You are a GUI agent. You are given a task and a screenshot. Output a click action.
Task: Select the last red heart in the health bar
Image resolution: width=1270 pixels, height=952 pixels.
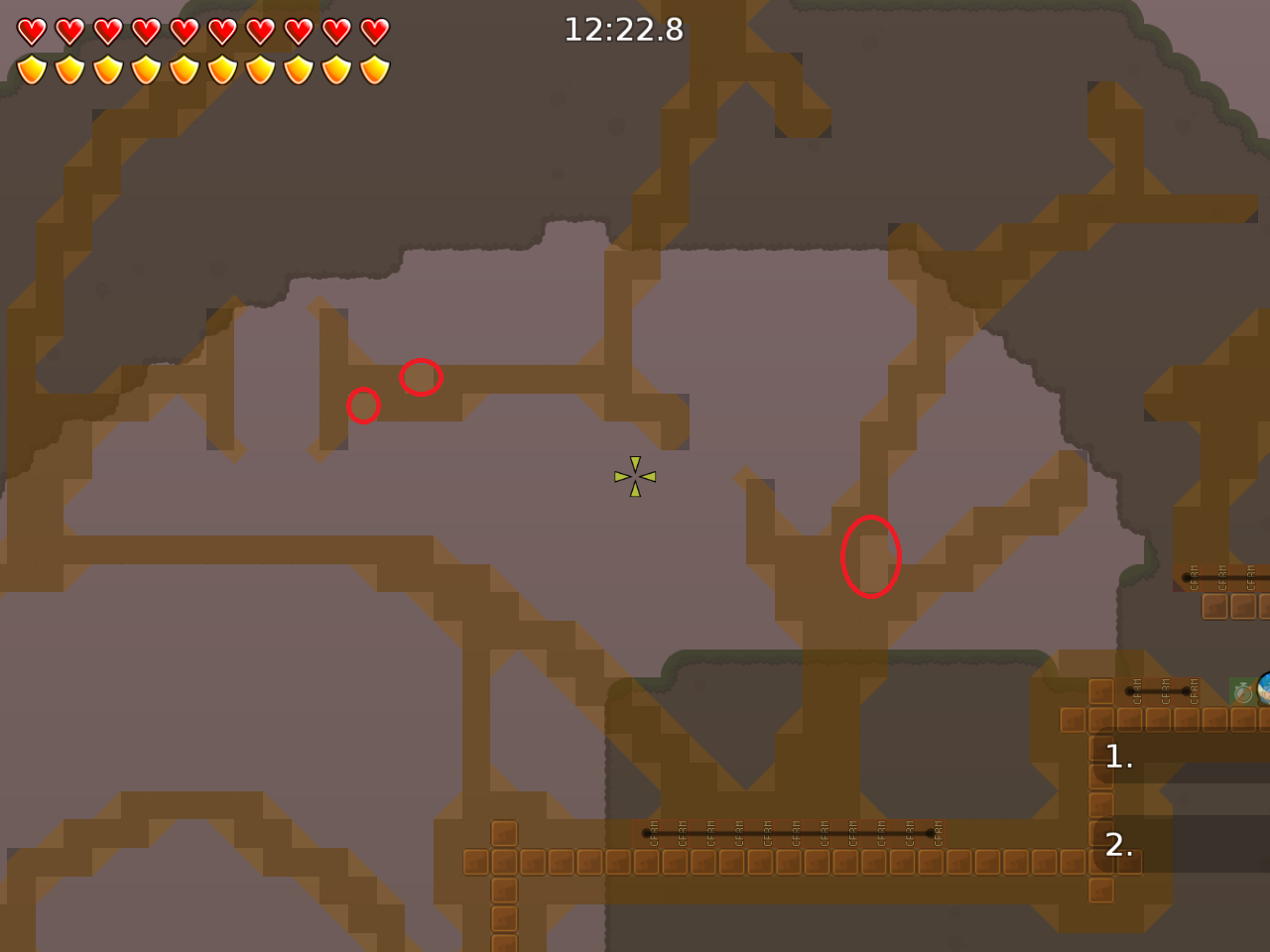tap(372, 31)
